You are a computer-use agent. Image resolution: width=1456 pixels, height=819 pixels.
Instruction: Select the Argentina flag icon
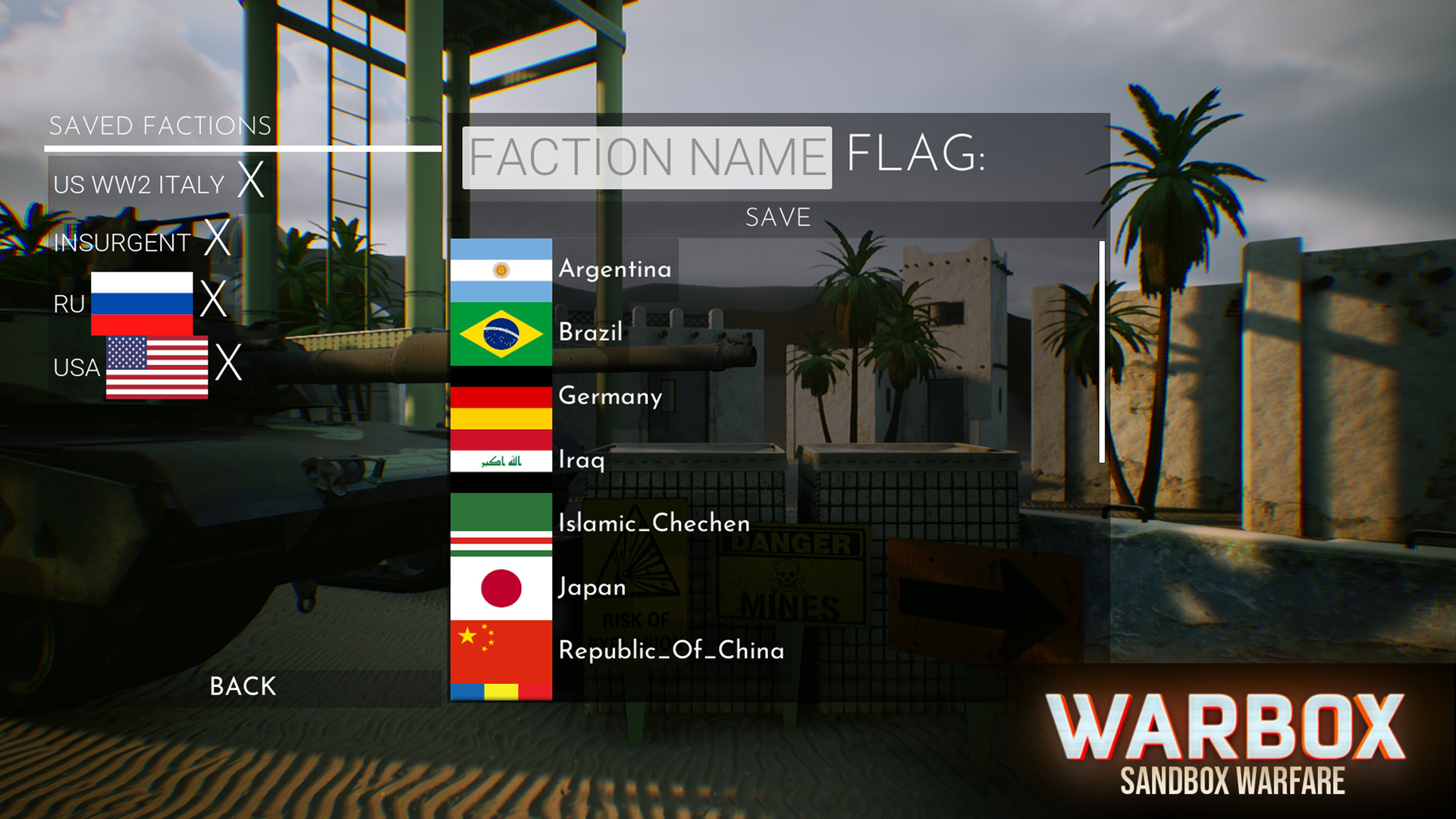click(x=501, y=269)
